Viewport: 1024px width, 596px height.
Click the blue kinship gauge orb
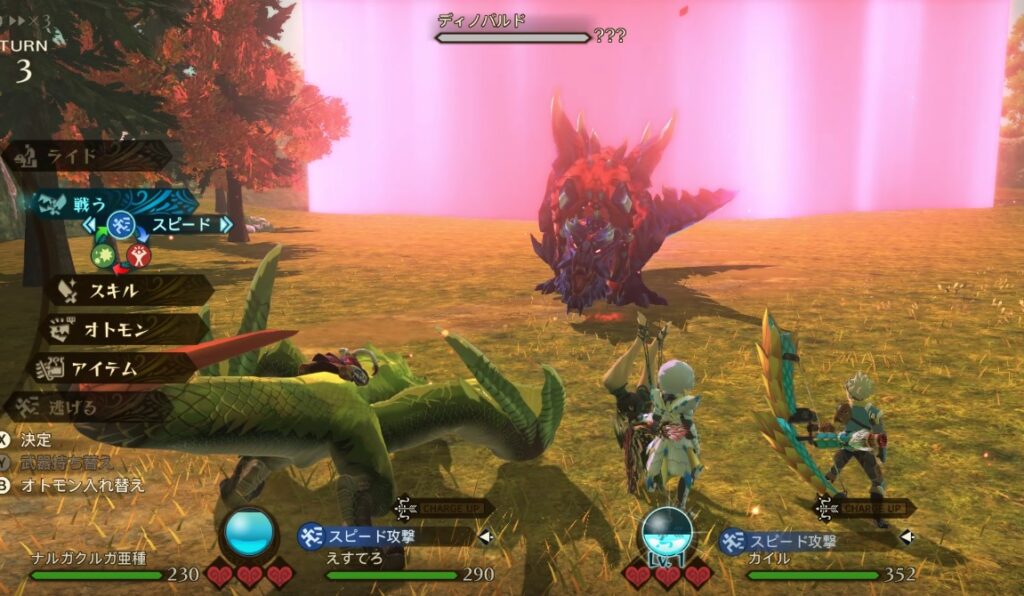coord(249,532)
